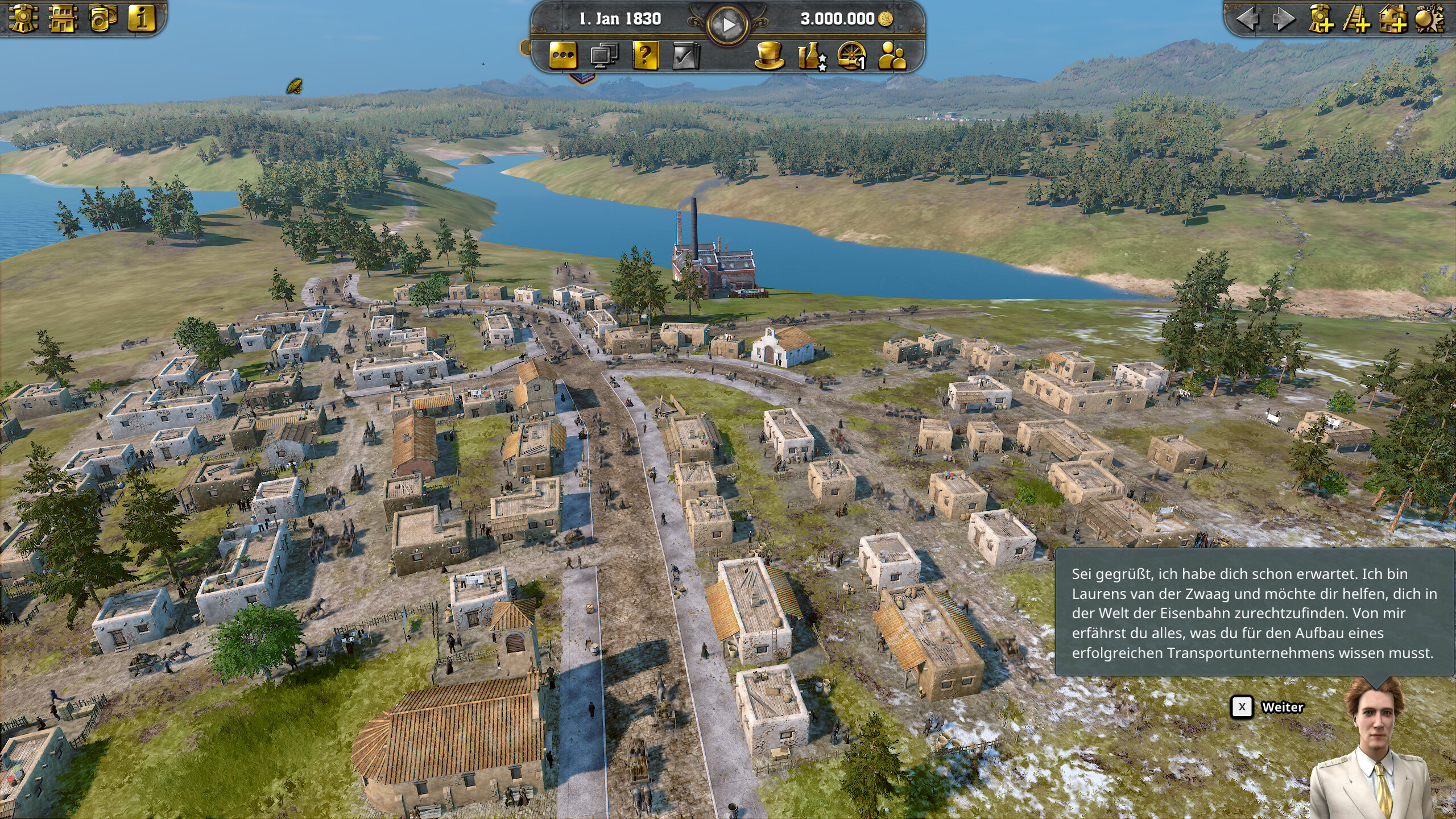Image resolution: width=1456 pixels, height=819 pixels.
Task: Activate the wrecking ball demolish tool
Action: tap(1429, 19)
